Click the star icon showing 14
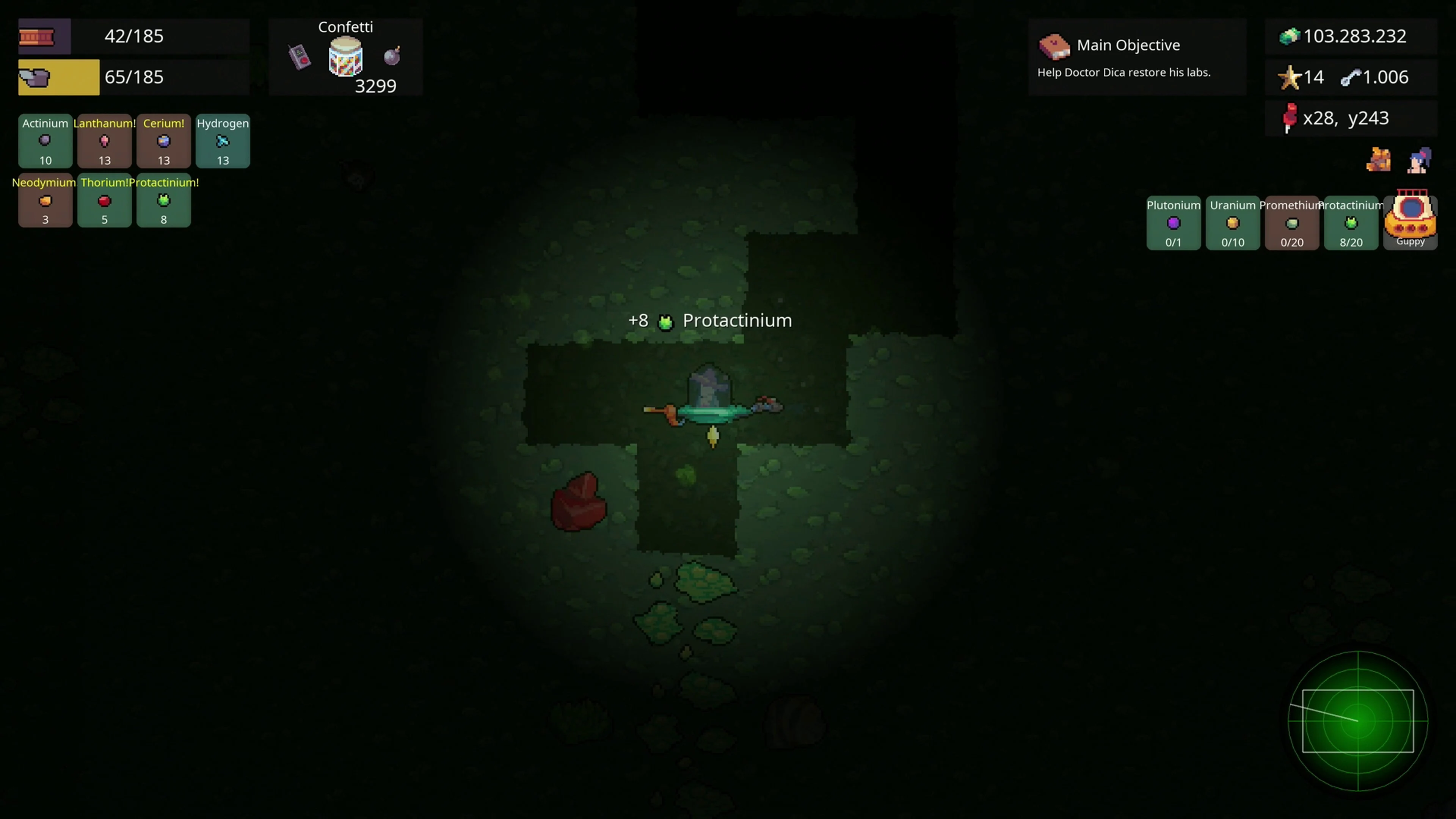 (x=1289, y=77)
